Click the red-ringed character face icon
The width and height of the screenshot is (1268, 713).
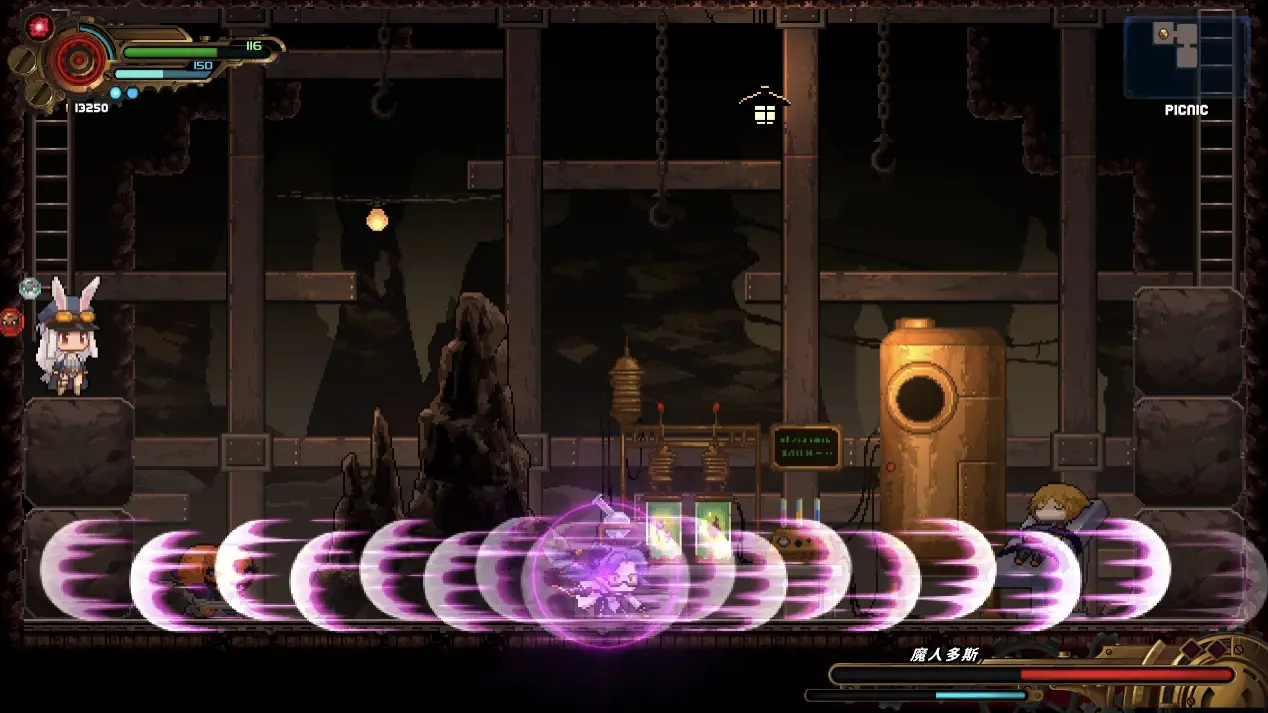(x=11, y=321)
